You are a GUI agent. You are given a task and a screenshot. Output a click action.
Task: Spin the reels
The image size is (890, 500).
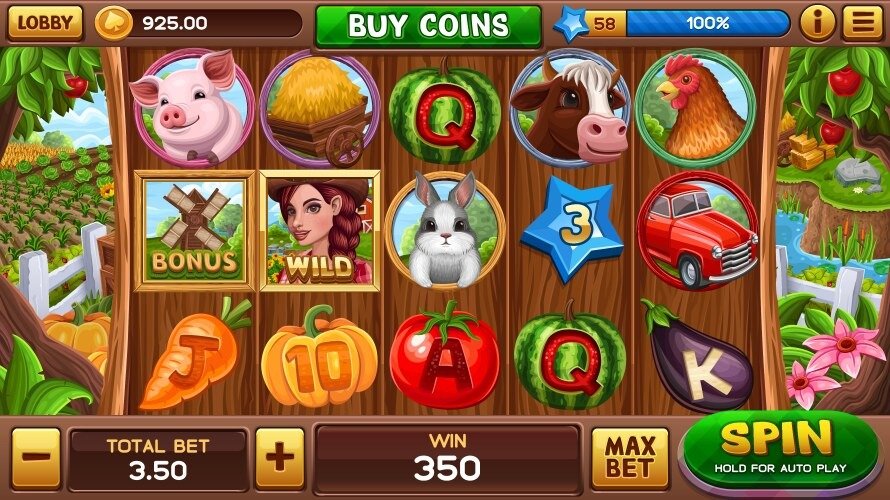(778, 446)
